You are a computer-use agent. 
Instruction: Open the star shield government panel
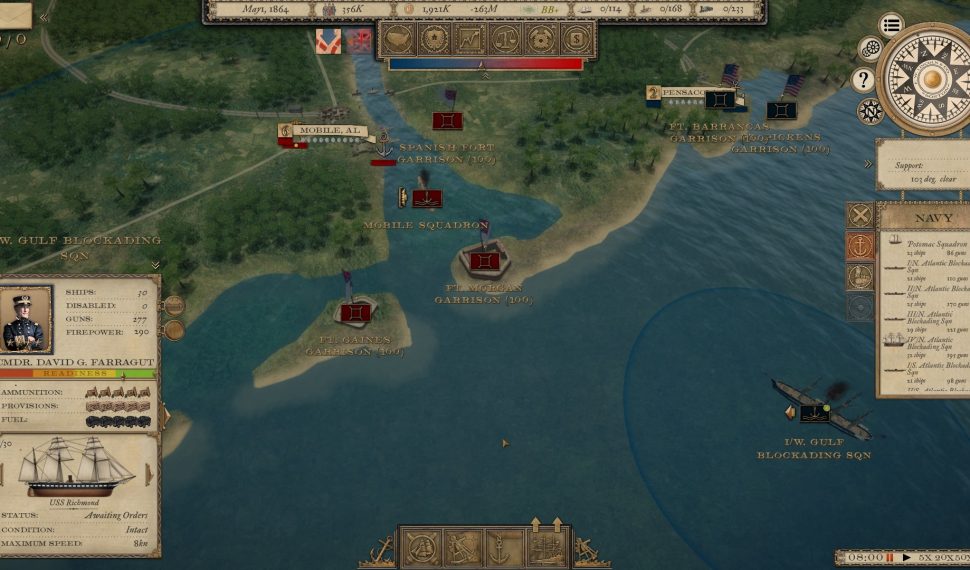coord(434,39)
